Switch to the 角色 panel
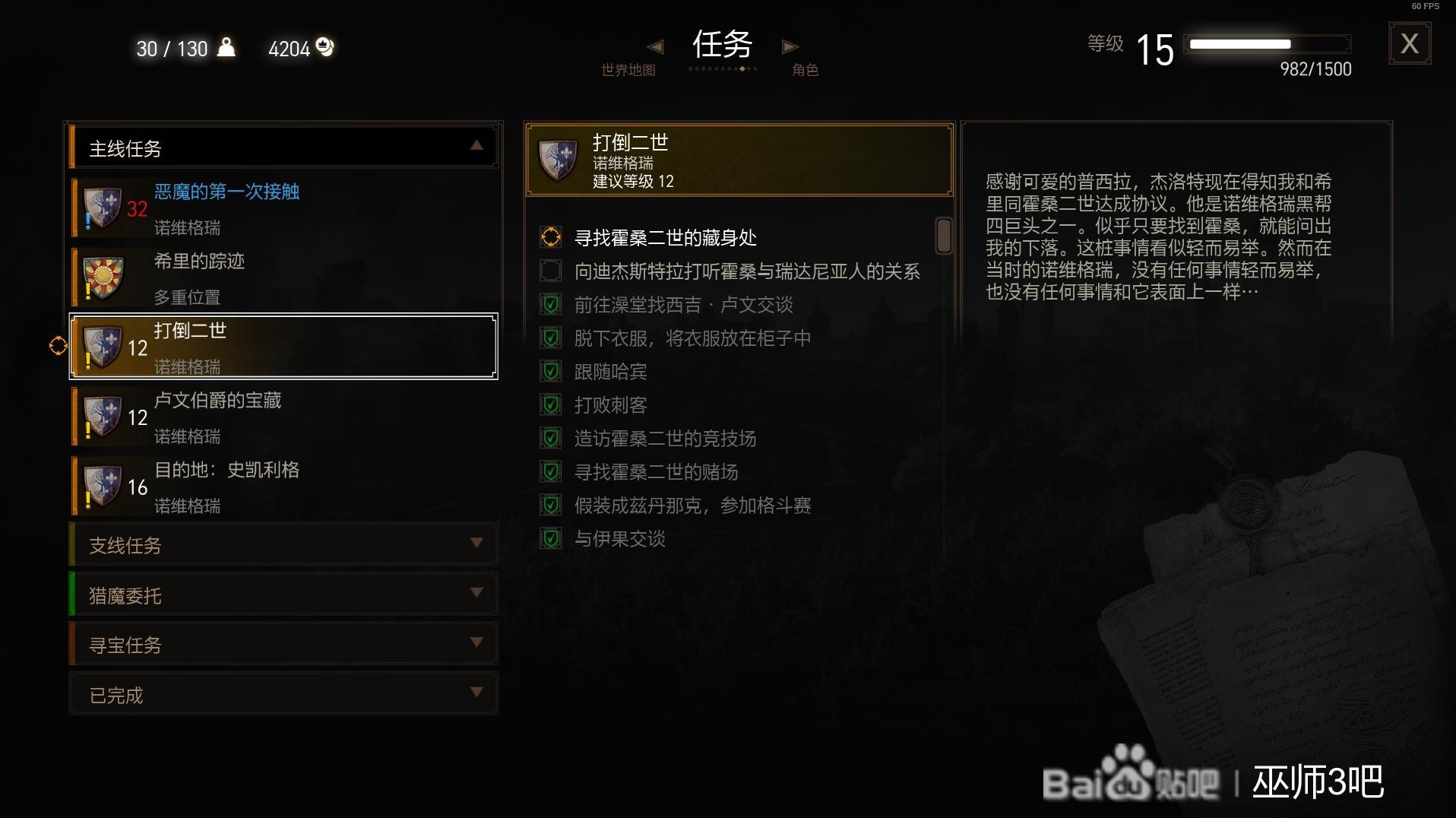The image size is (1456, 818). pos(806,68)
